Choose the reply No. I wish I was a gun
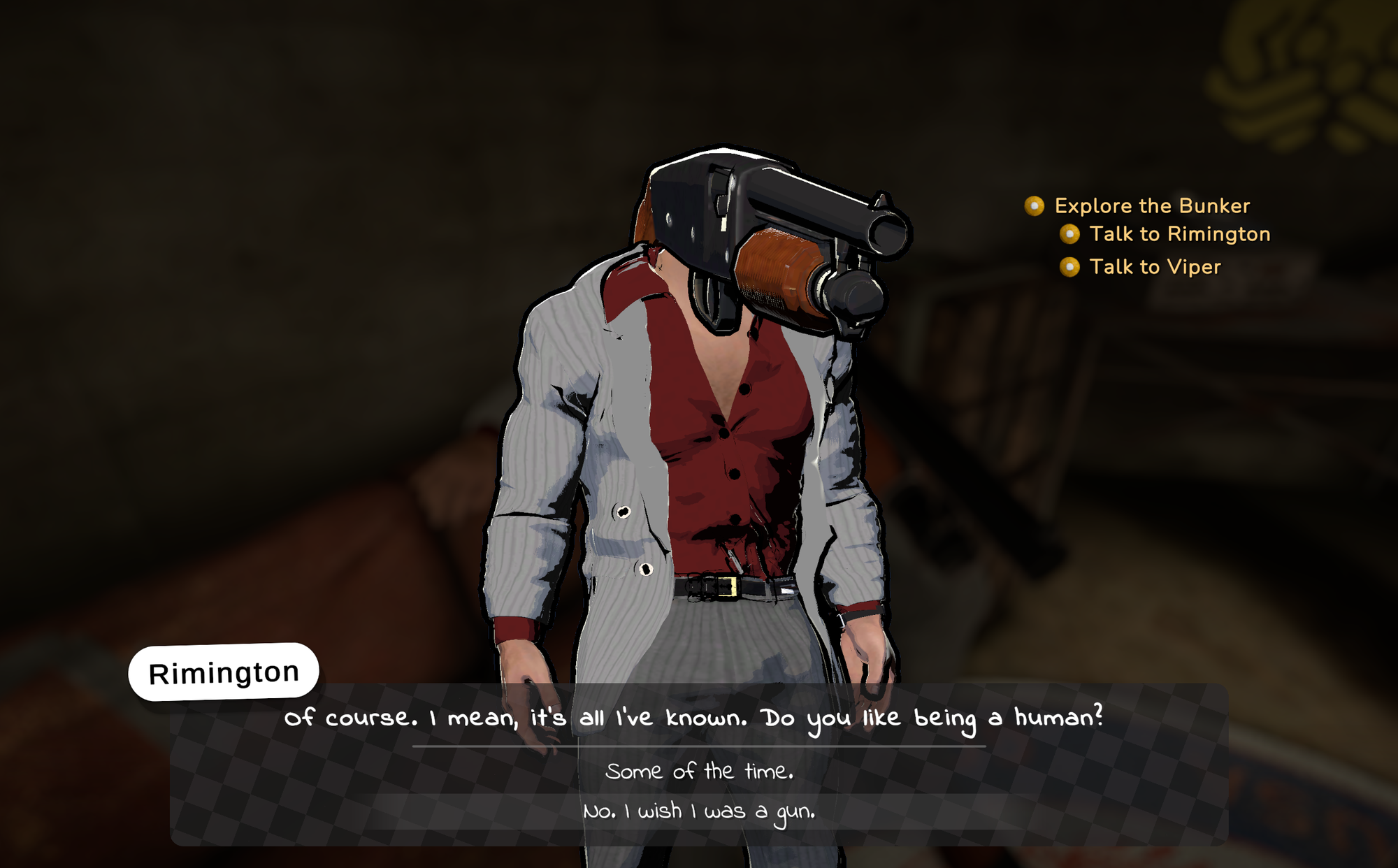 [x=699, y=811]
